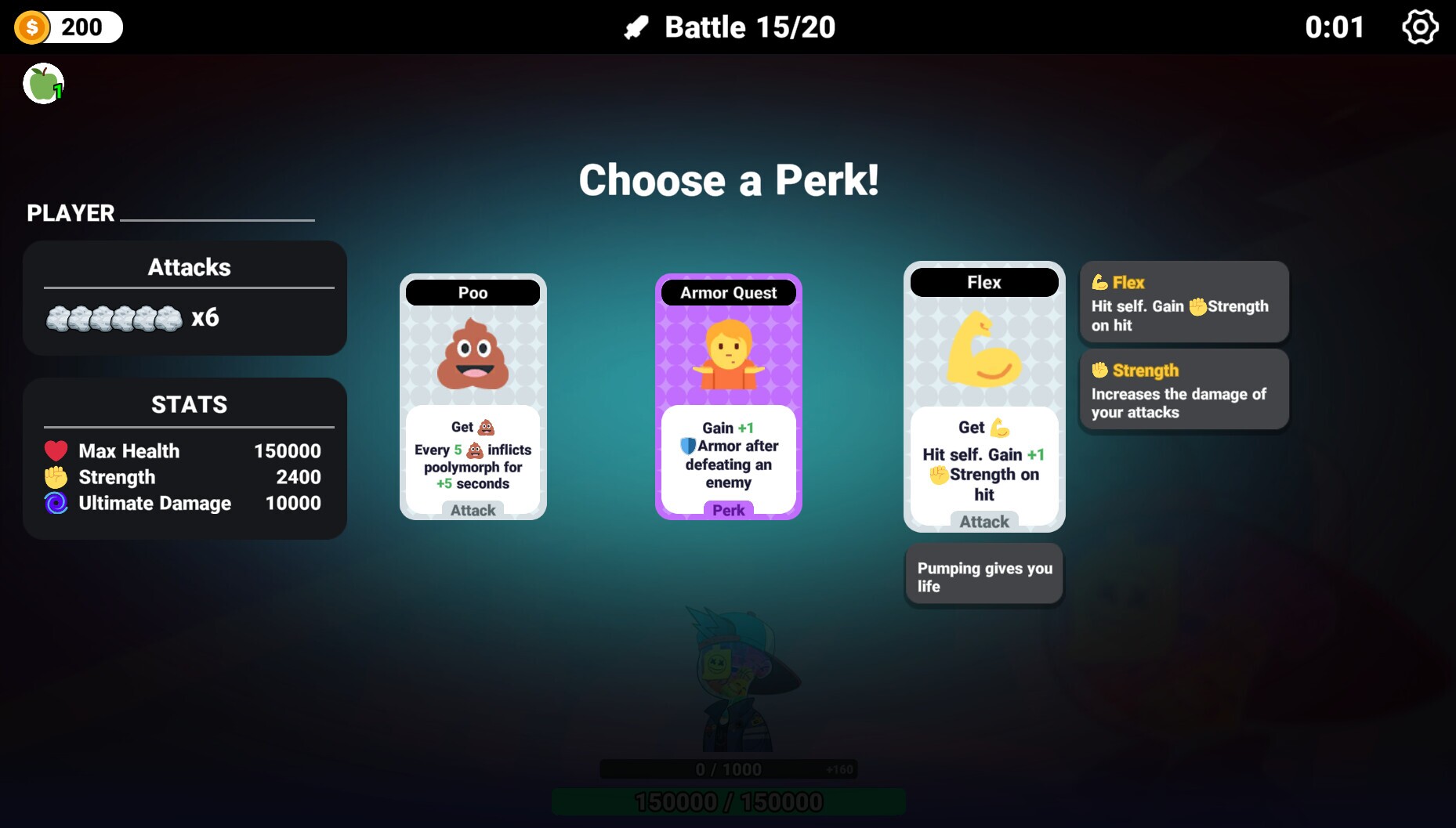Click the poo emoji on the Poo card

(472, 356)
